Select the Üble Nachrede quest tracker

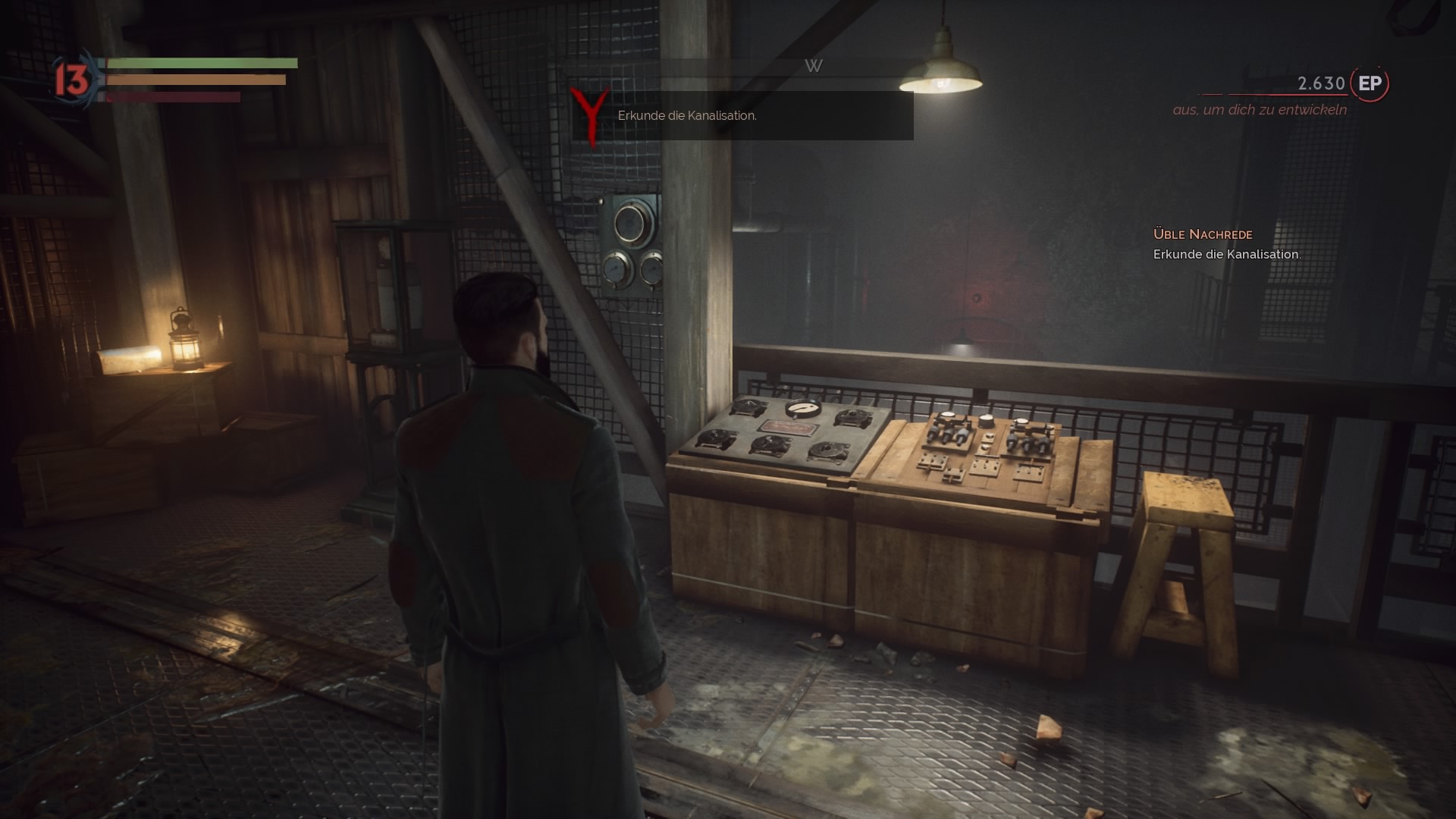coord(1203,234)
